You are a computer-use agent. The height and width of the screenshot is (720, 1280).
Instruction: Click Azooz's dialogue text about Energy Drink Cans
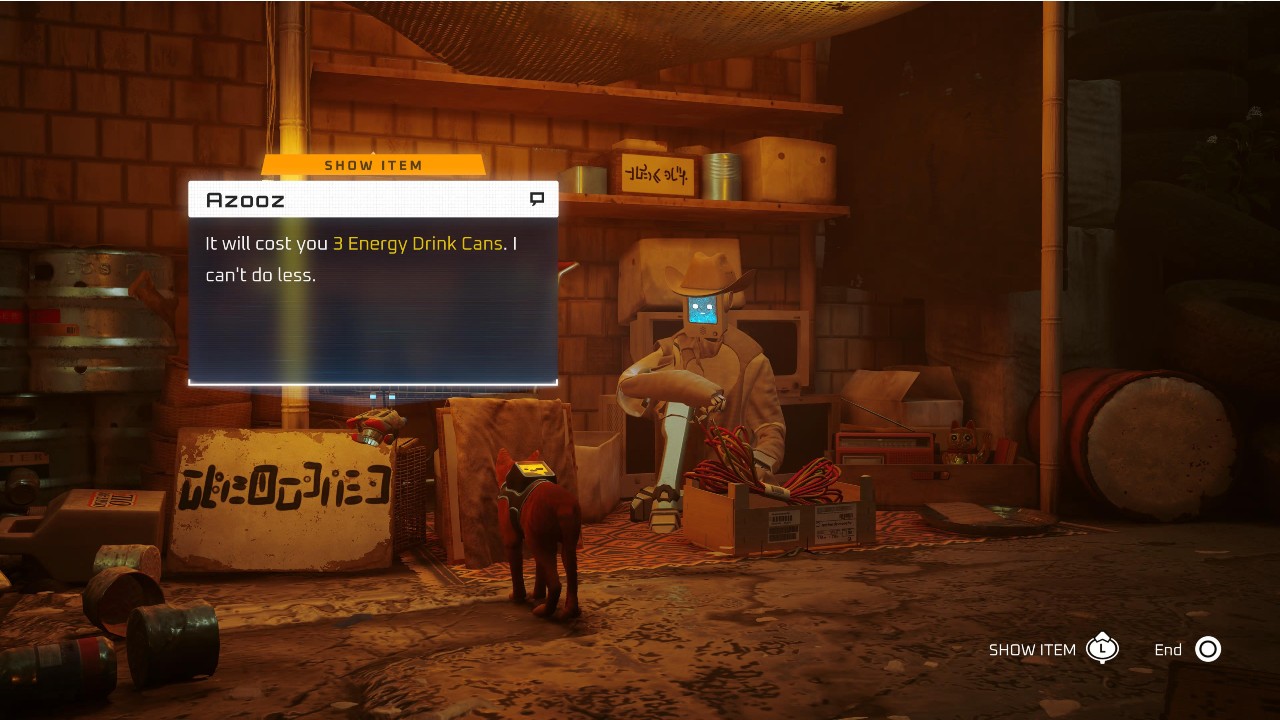point(361,259)
